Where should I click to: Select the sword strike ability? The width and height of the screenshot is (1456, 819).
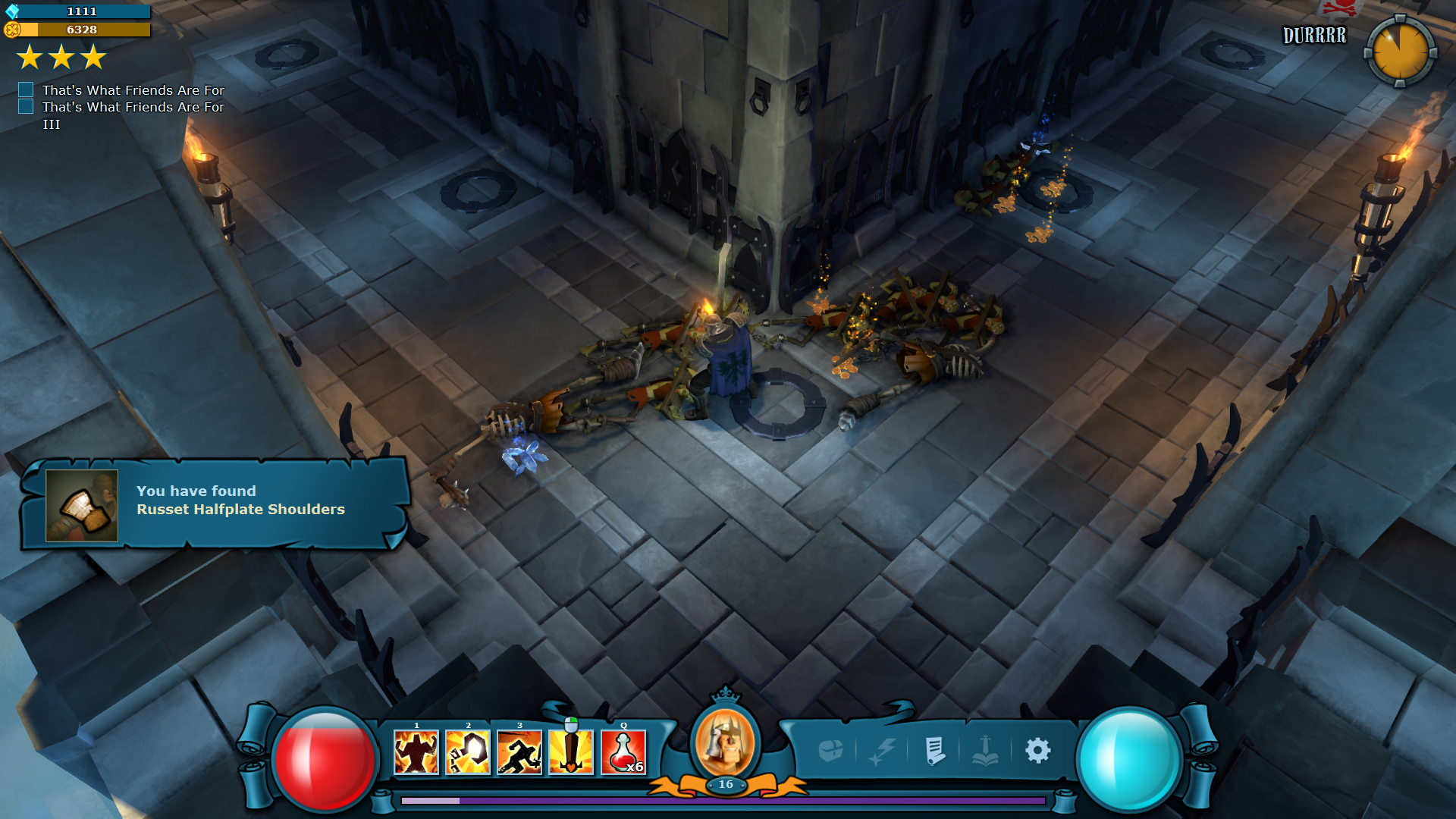tap(571, 752)
